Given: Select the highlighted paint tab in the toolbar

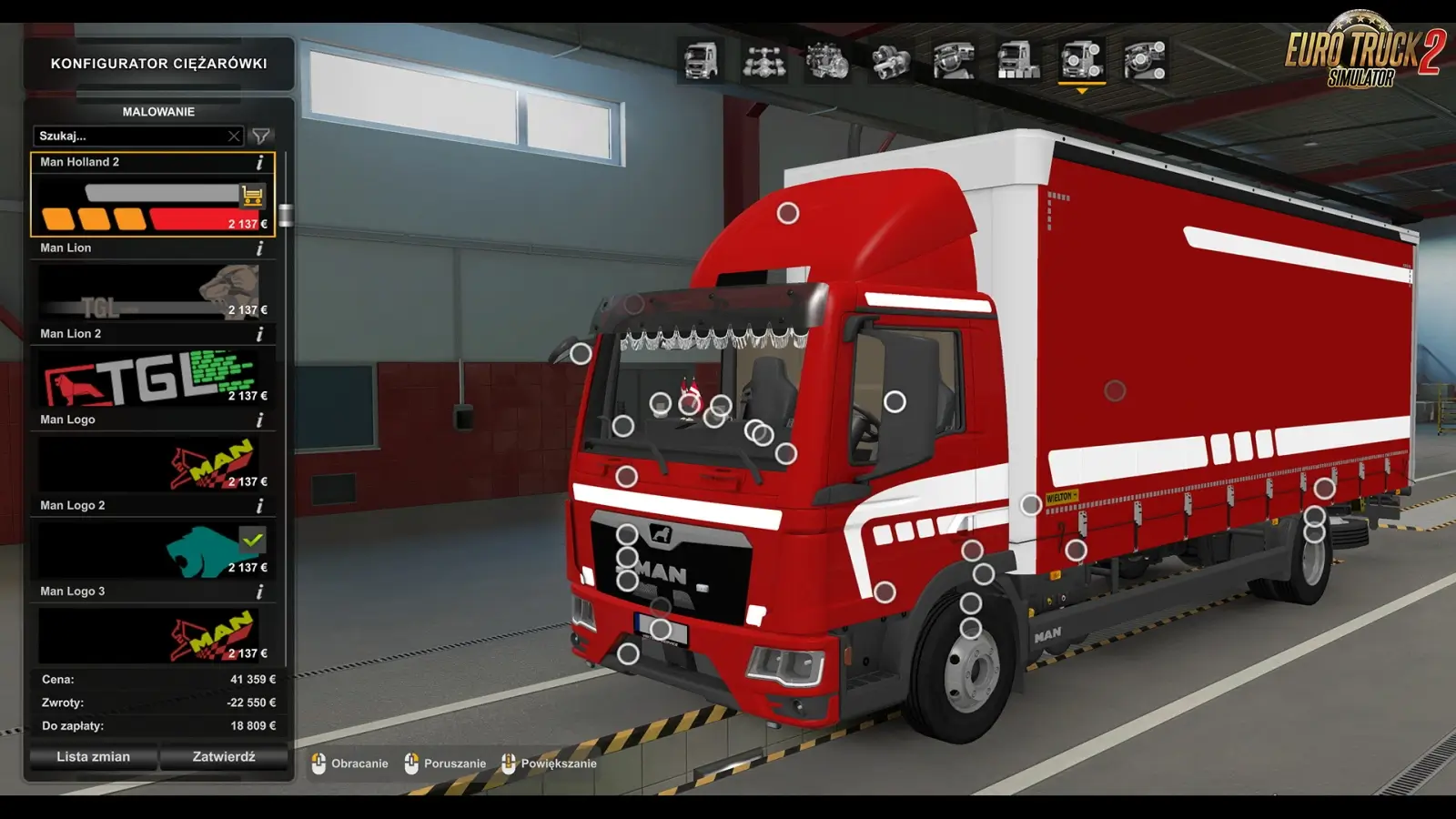Looking at the screenshot, I should (1081, 58).
